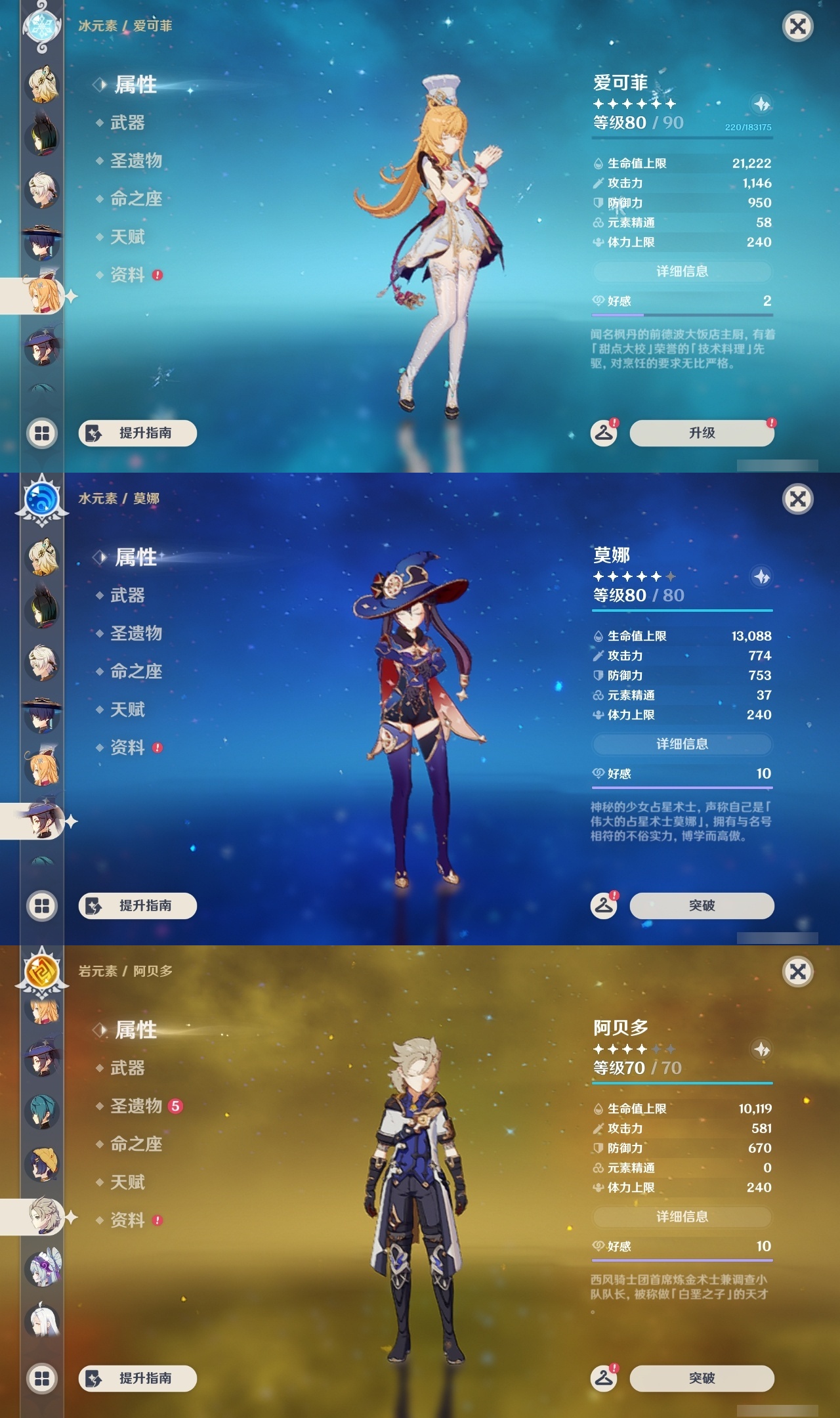This screenshot has height=1418, width=840.
Task: Open the 武器 weapons tab
Action: tap(127, 123)
